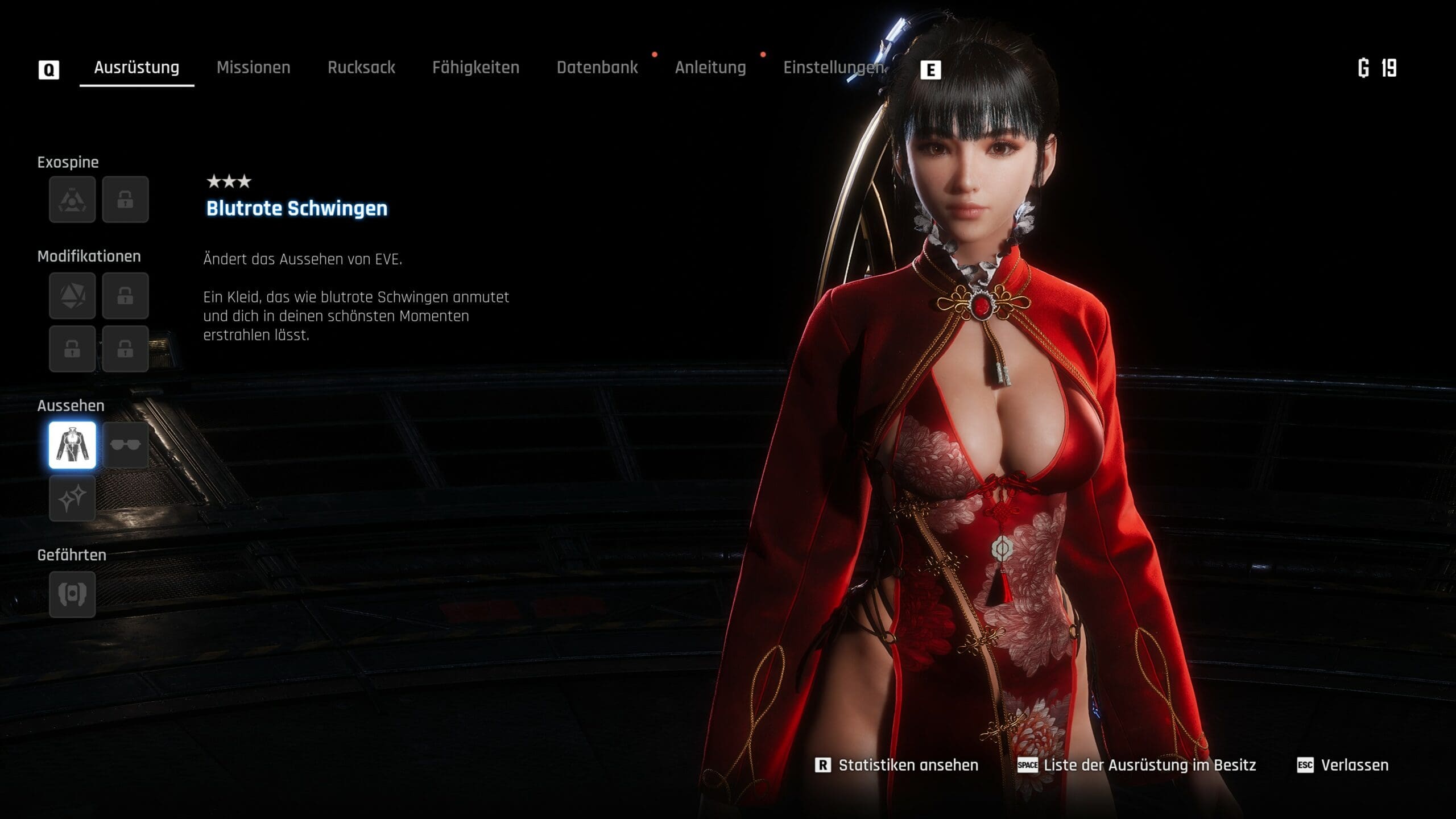This screenshot has width=1456, height=819.
Task: Select the Fähigkeiten tab
Action: (475, 68)
